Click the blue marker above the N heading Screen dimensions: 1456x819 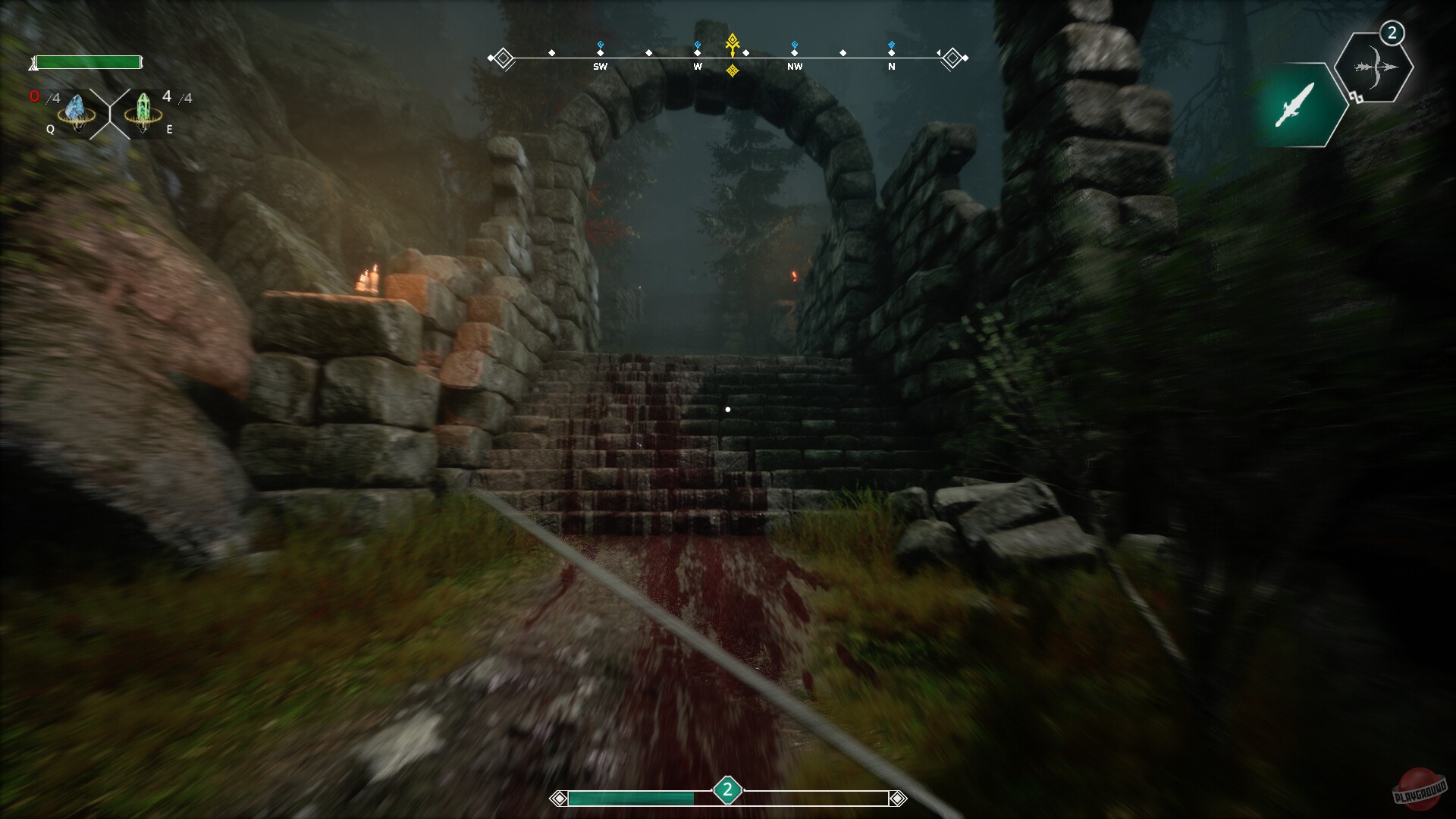(891, 44)
